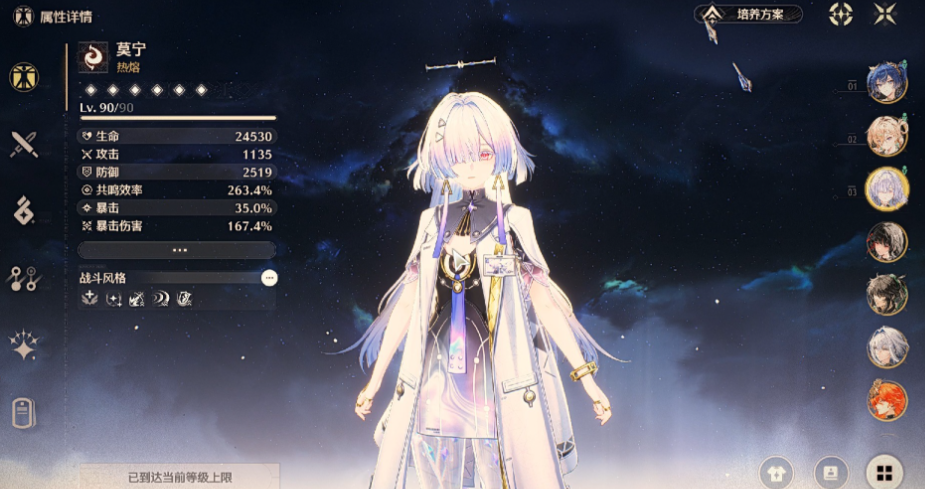The width and height of the screenshot is (925, 489).
Task: Select the bottom capsule-shaped profile tab
Action: pos(24,412)
